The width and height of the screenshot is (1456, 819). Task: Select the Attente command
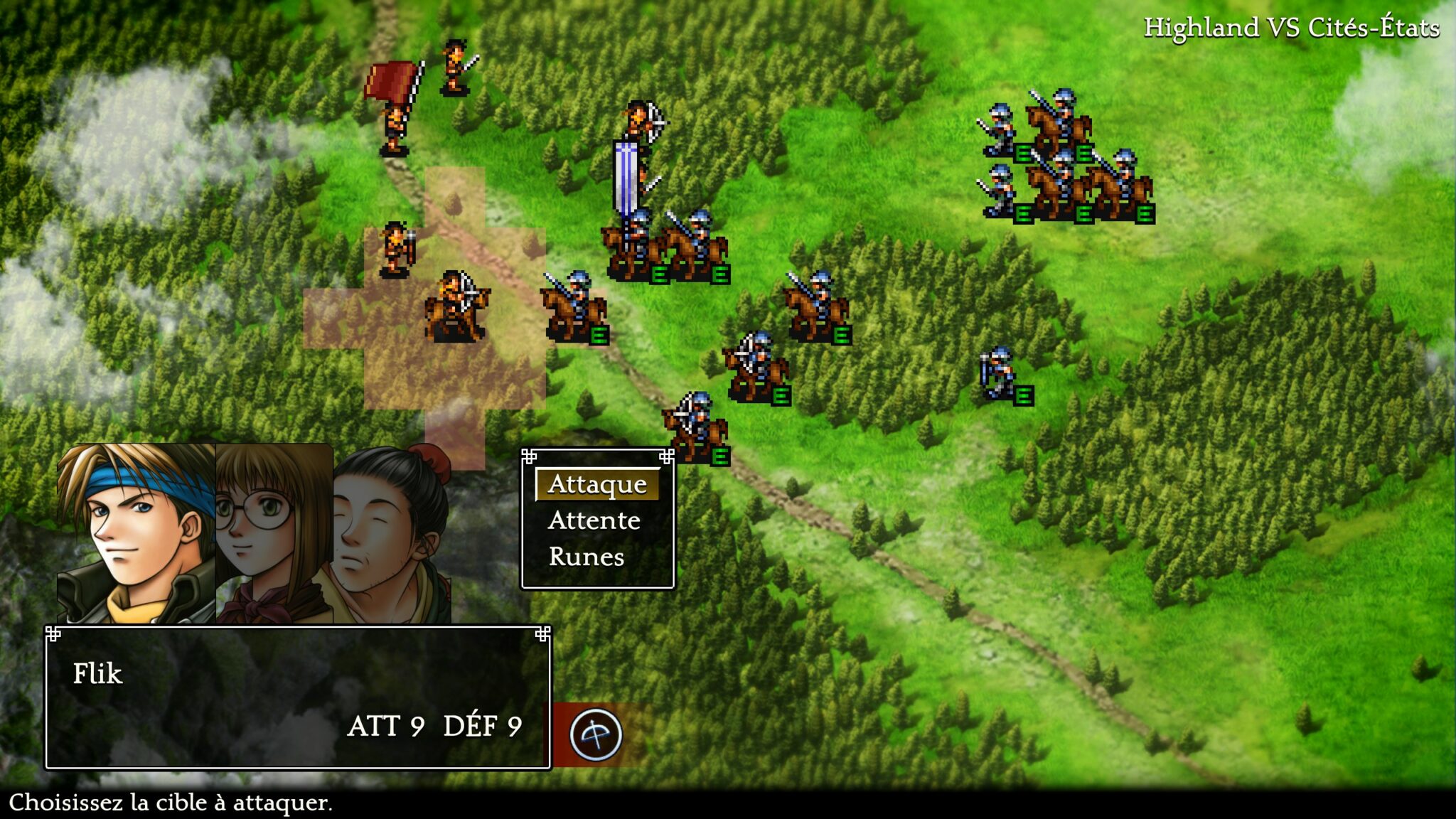[x=594, y=520]
